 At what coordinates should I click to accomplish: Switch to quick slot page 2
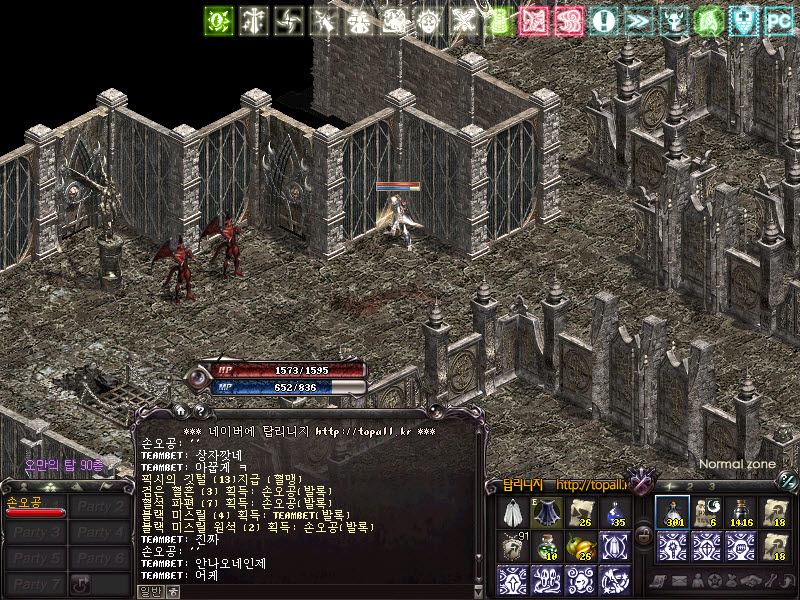(x=689, y=487)
